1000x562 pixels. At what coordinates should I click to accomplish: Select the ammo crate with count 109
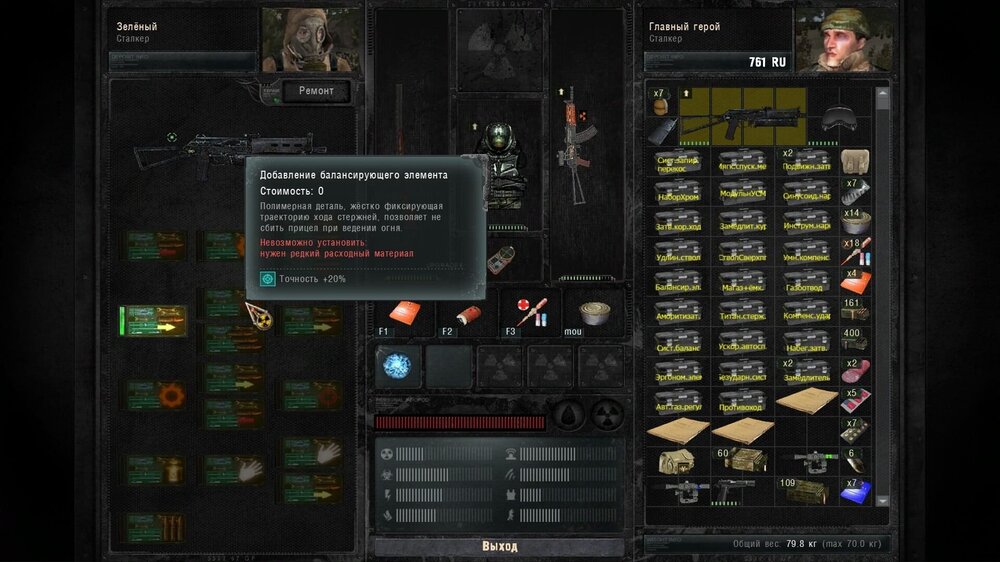806,490
